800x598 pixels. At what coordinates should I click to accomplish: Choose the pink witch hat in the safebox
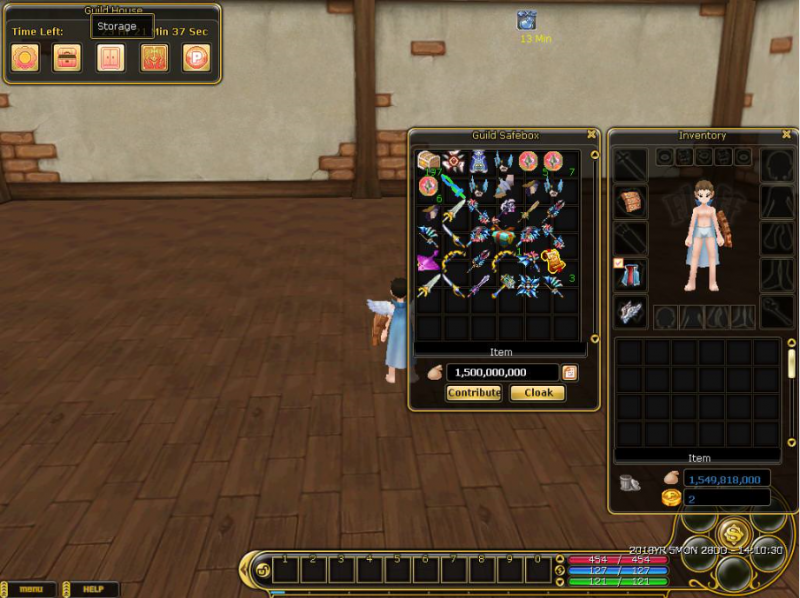[429, 263]
